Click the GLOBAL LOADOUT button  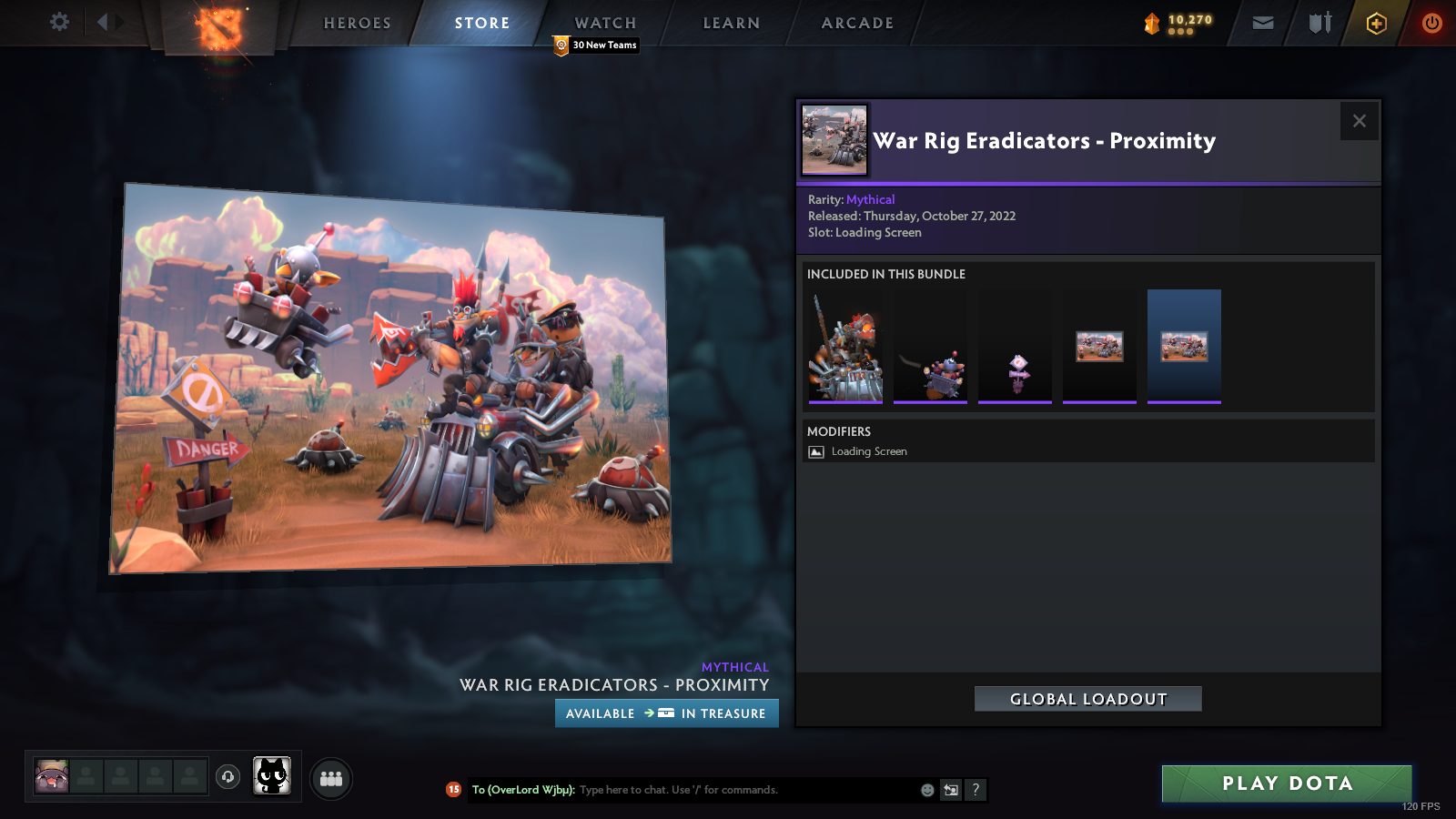point(1087,699)
